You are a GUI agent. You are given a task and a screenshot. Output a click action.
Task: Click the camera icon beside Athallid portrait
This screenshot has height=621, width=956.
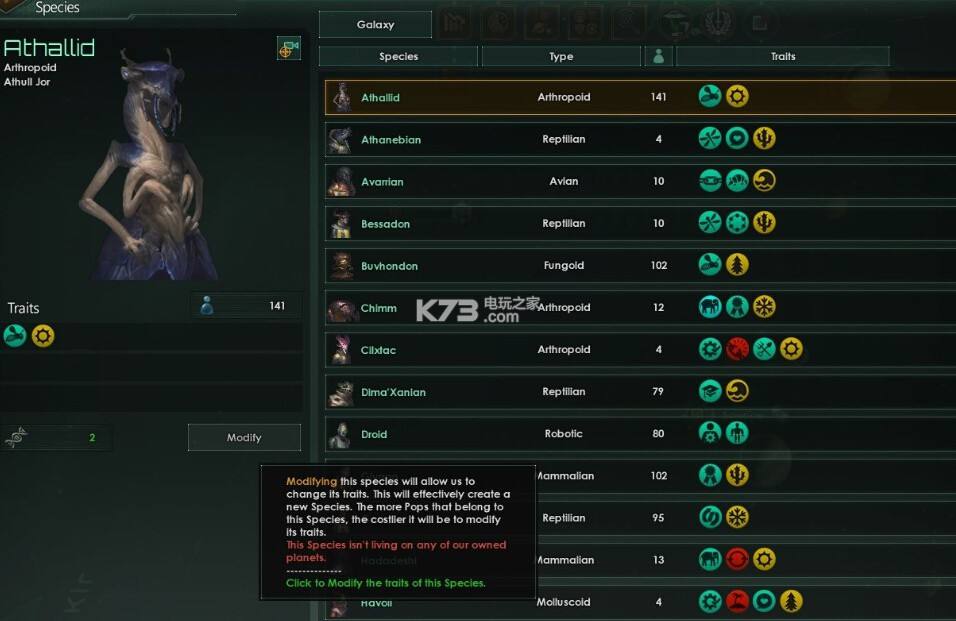click(x=288, y=48)
